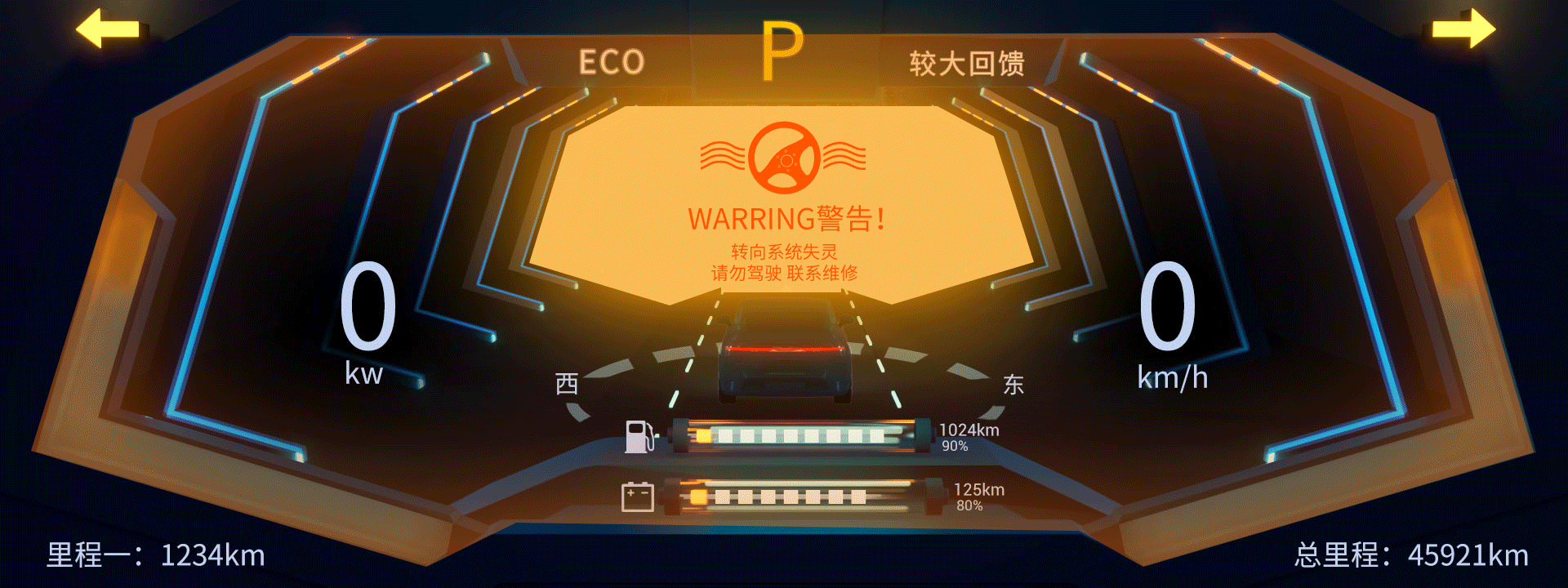The width and height of the screenshot is (1568, 588).
Task: Click the fuel pump icon
Action: 639,435
